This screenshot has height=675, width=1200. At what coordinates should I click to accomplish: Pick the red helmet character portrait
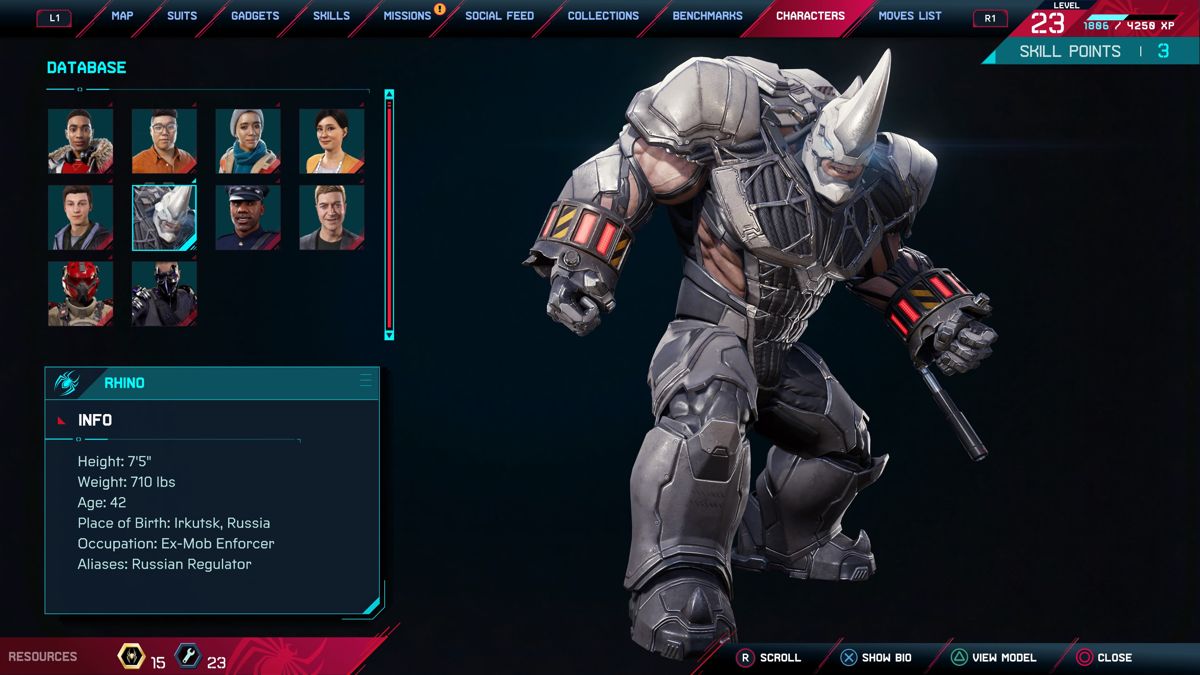[x=81, y=294]
